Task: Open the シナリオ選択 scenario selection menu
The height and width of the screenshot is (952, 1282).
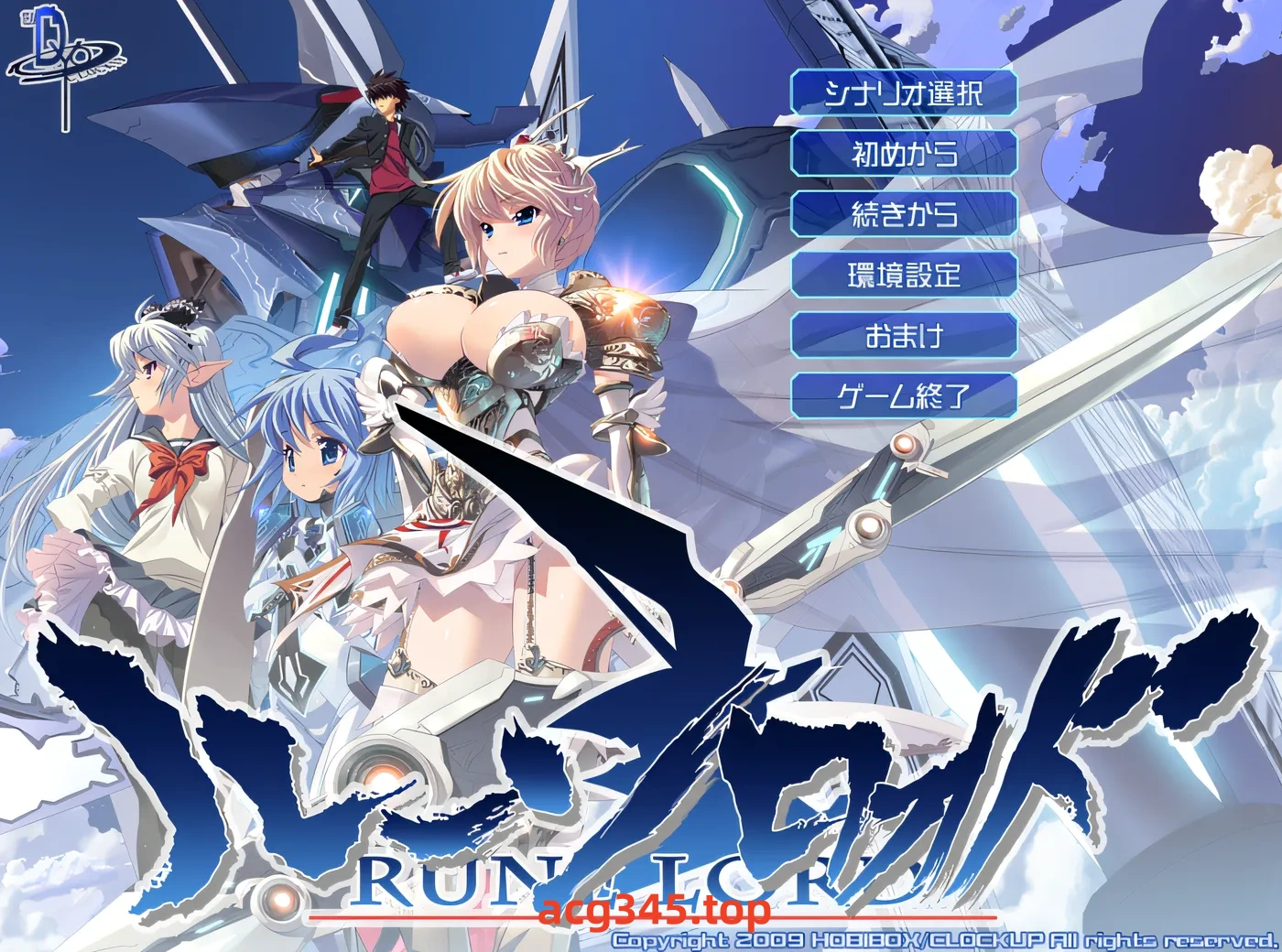Action: (x=905, y=93)
